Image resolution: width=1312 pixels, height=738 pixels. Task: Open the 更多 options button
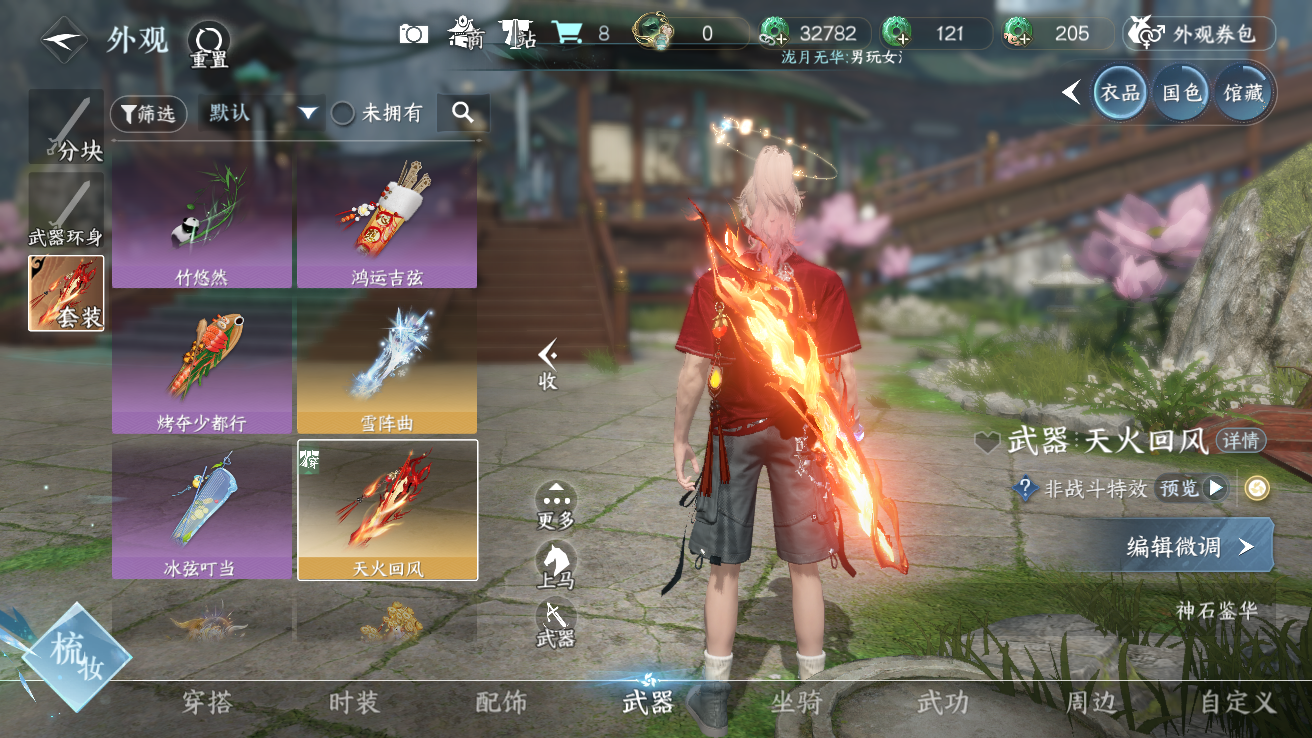point(556,504)
